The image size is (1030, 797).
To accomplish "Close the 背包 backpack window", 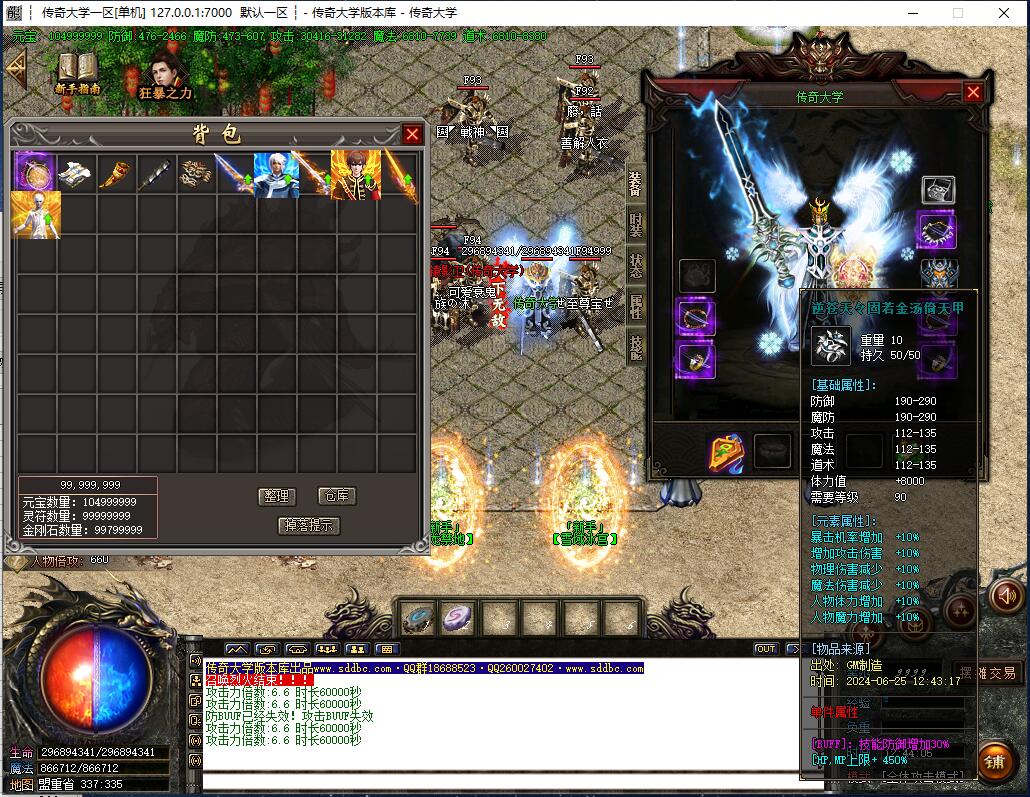I will coord(412,134).
